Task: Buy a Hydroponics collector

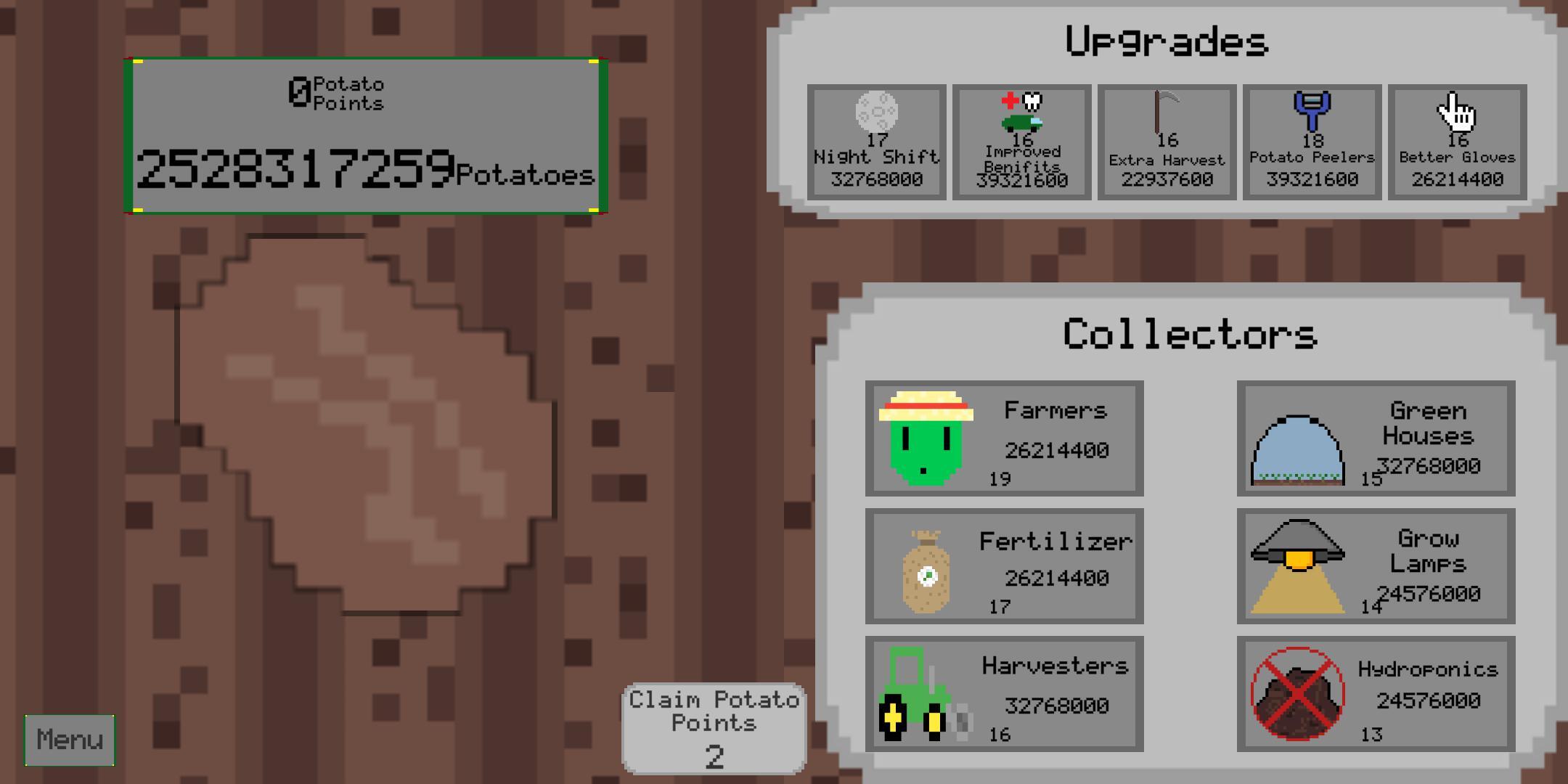Action: [1376, 695]
